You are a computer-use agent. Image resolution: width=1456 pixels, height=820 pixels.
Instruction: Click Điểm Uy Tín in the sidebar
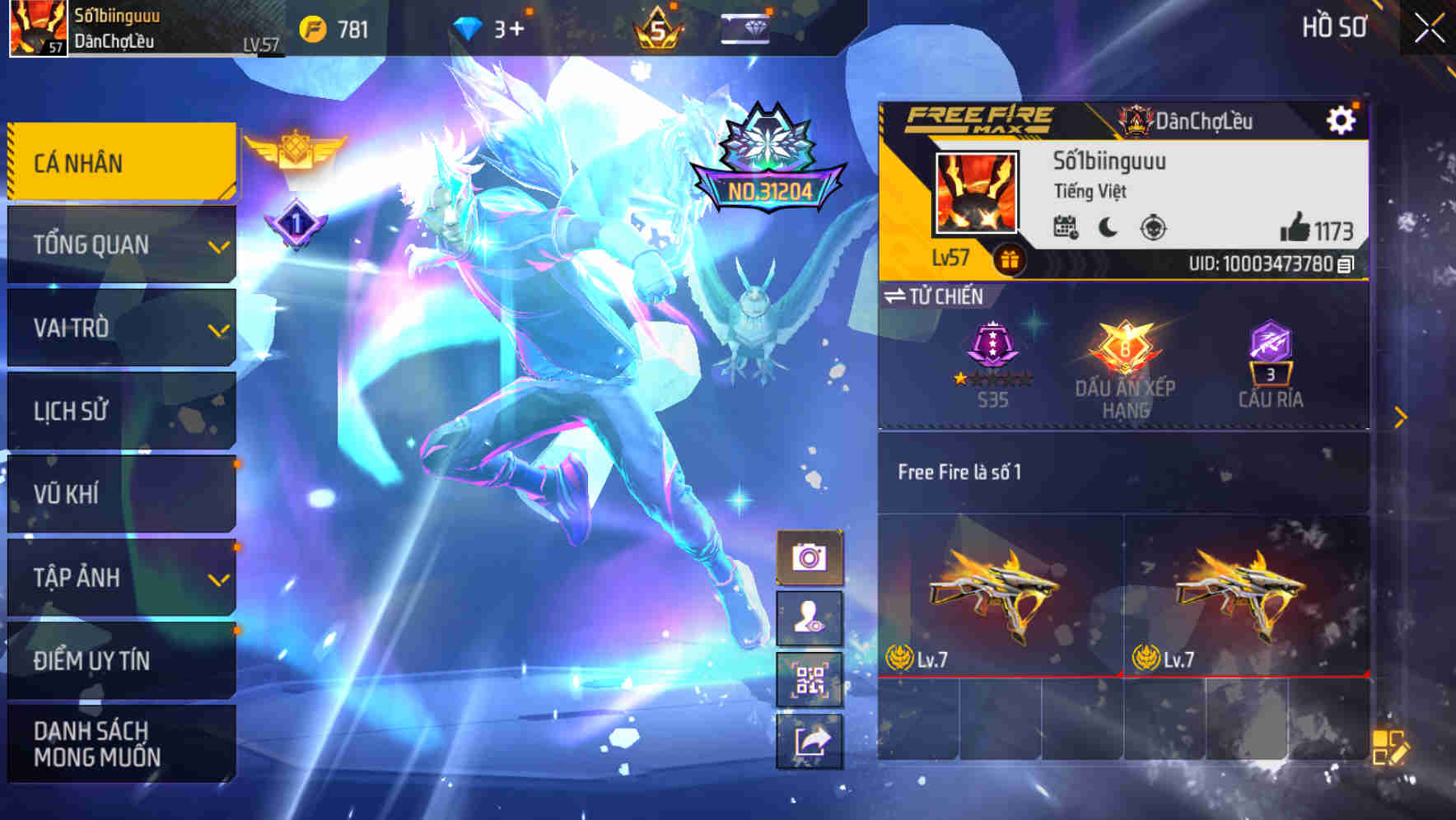(x=121, y=659)
